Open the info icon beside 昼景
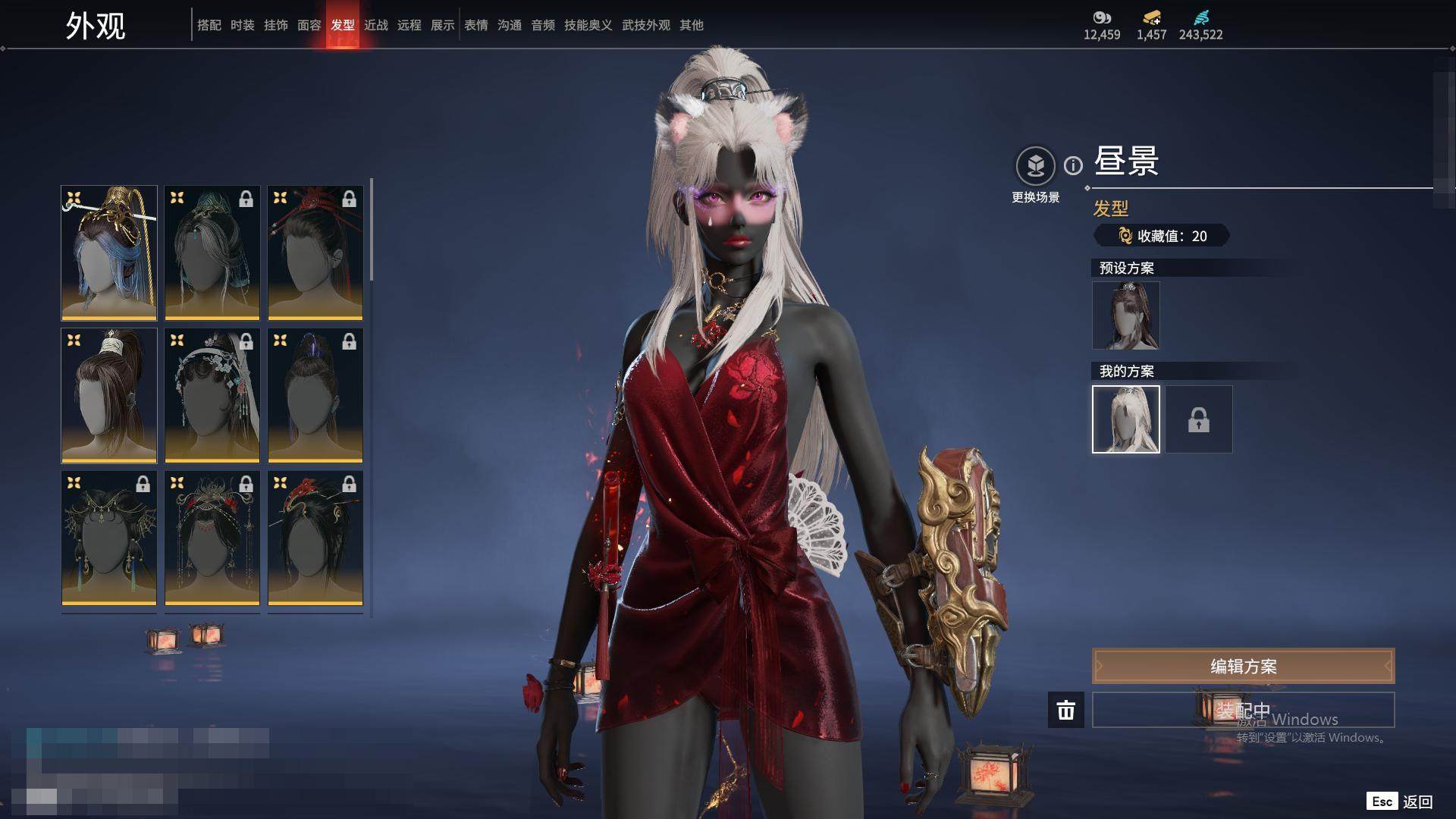Image resolution: width=1456 pixels, height=819 pixels. tap(1073, 165)
